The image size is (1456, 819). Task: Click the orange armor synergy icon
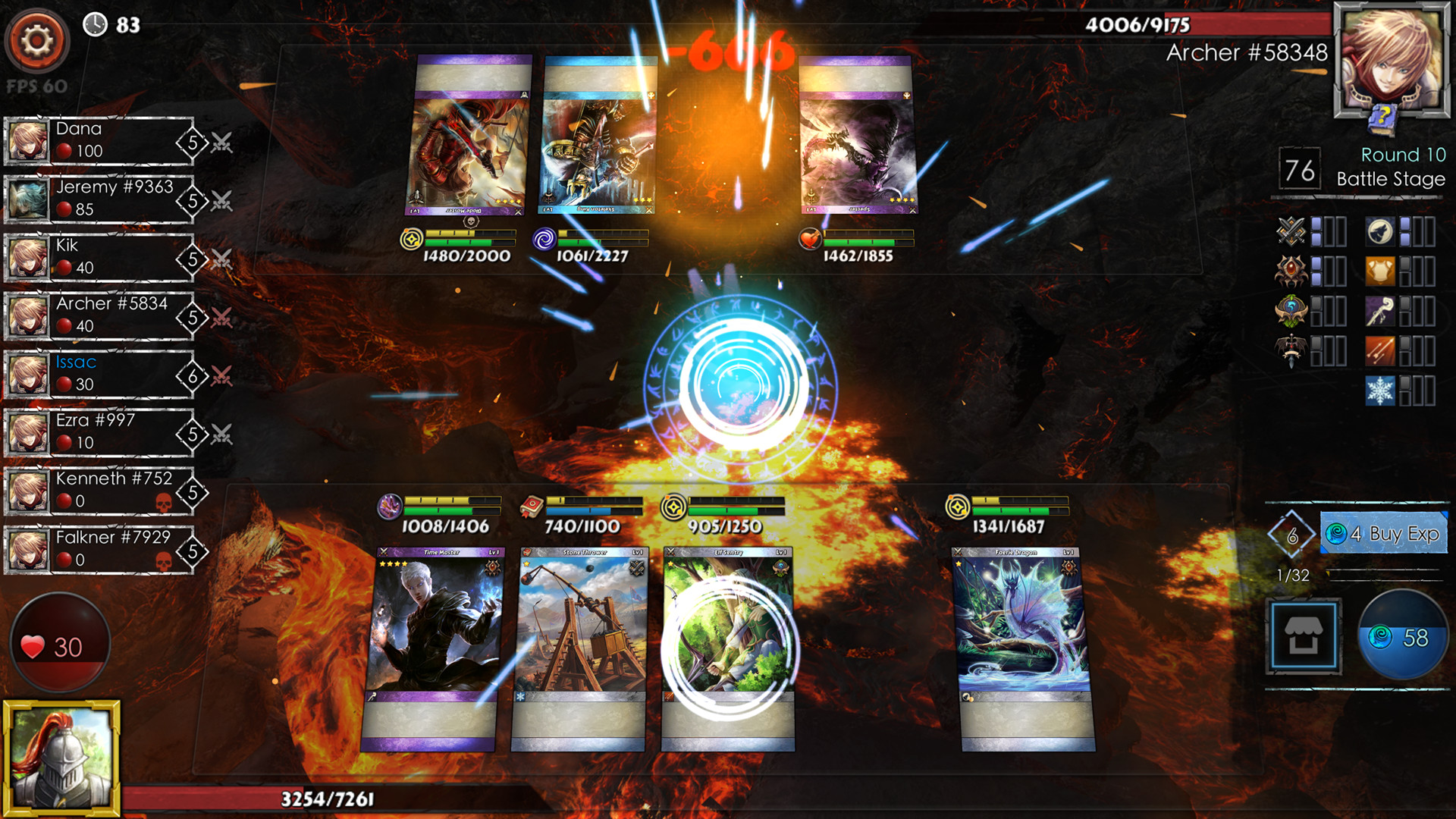click(1379, 271)
